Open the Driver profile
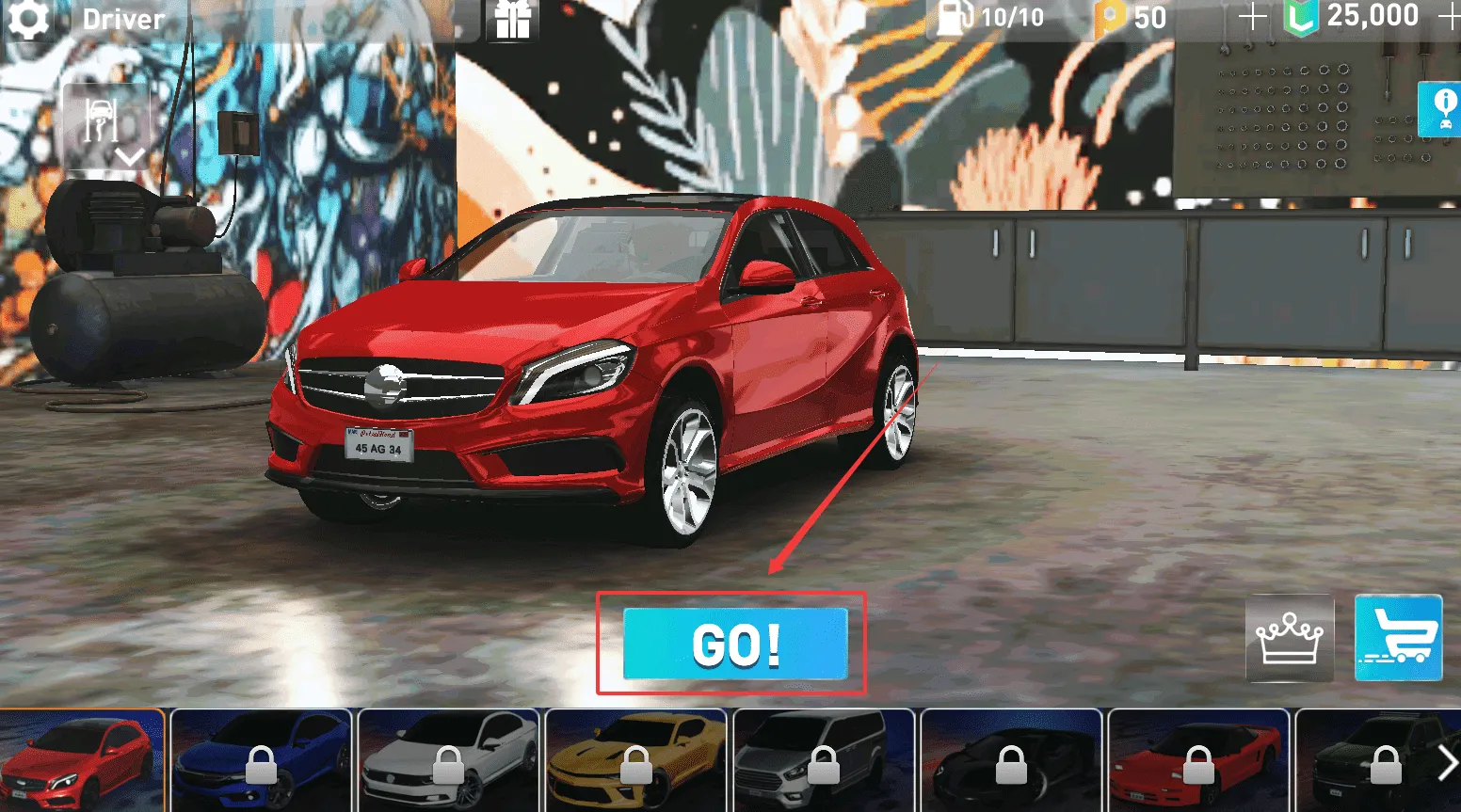 tap(122, 19)
